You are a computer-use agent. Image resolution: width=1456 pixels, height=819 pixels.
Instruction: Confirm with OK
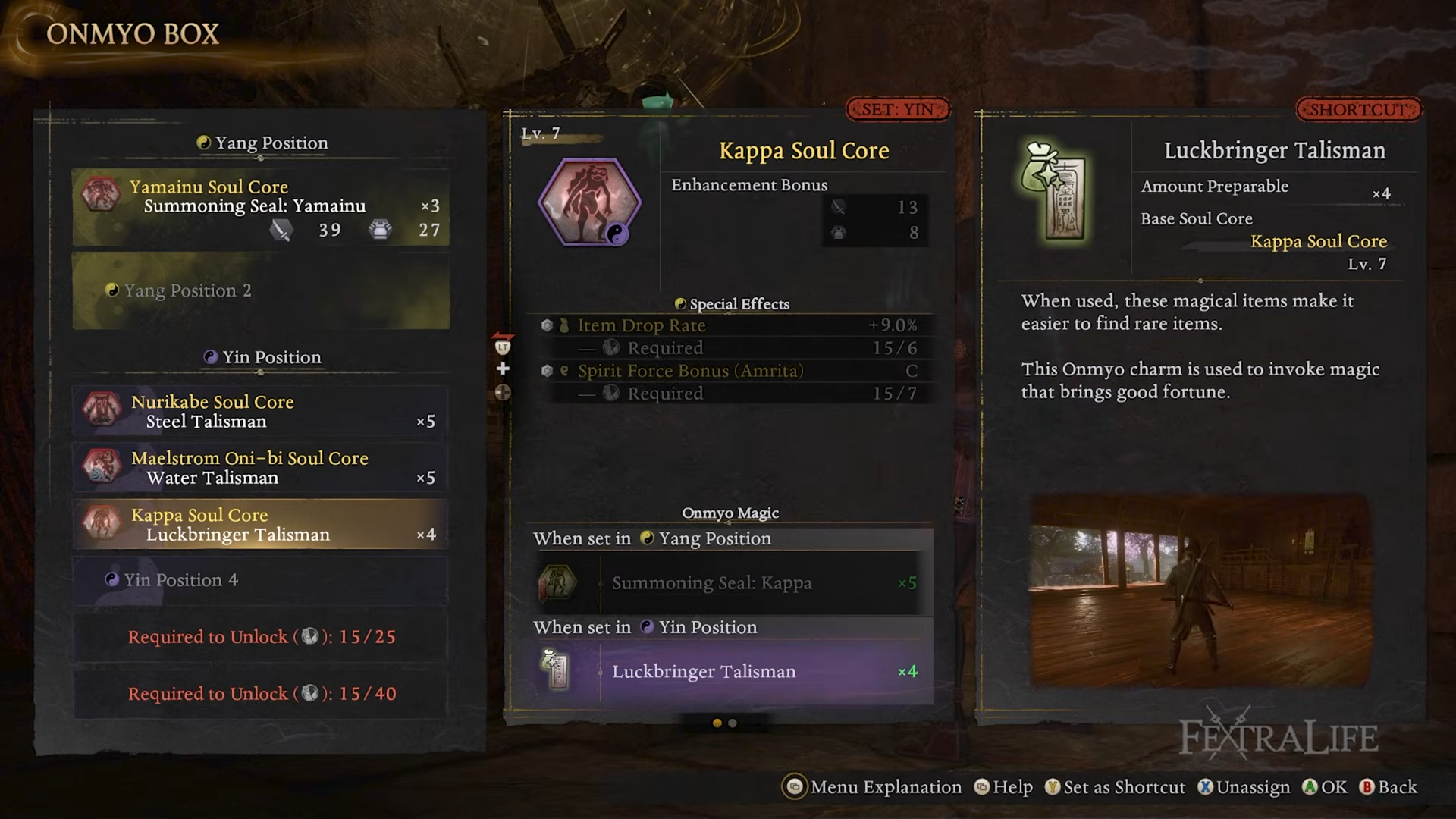[1325, 787]
